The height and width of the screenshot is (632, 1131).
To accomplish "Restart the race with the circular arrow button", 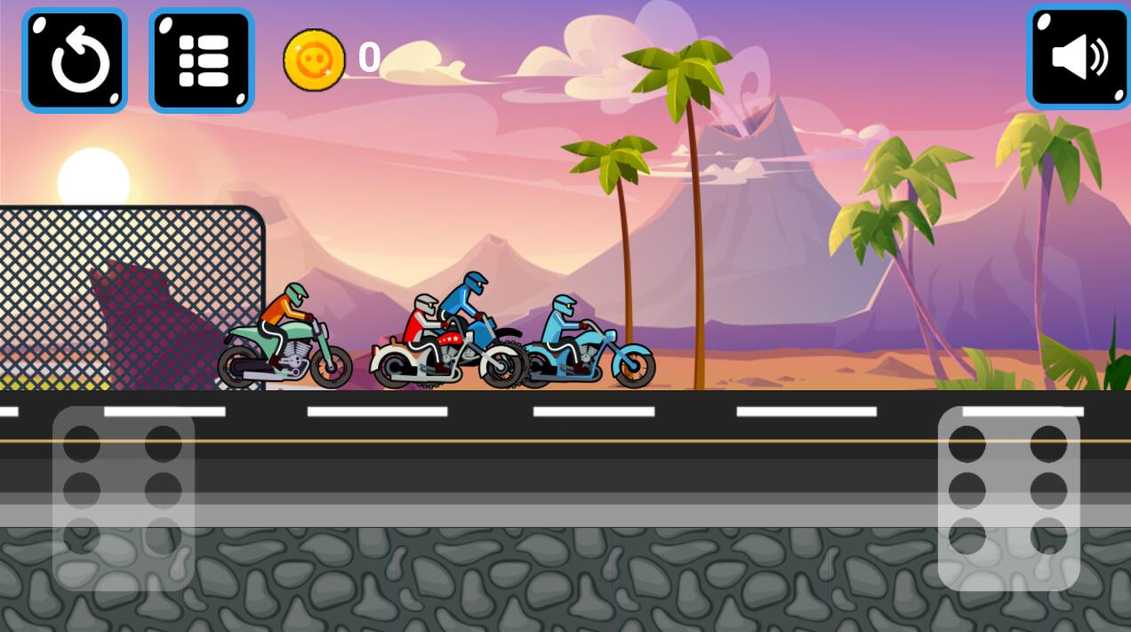I will coord(75,60).
